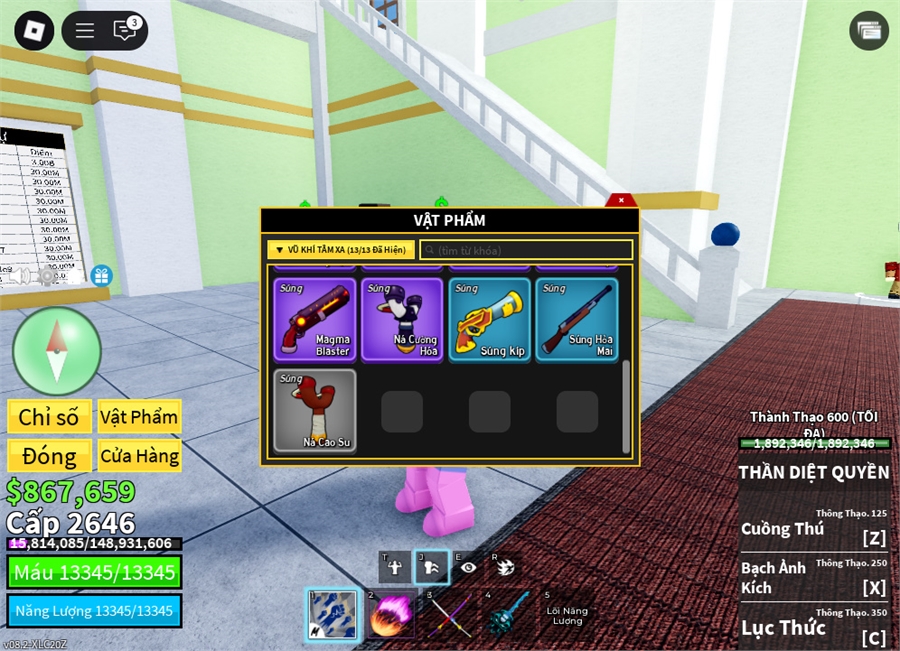900x651 pixels.
Task: Choose the Ná Cường Hóa slingshot
Action: pos(403,319)
